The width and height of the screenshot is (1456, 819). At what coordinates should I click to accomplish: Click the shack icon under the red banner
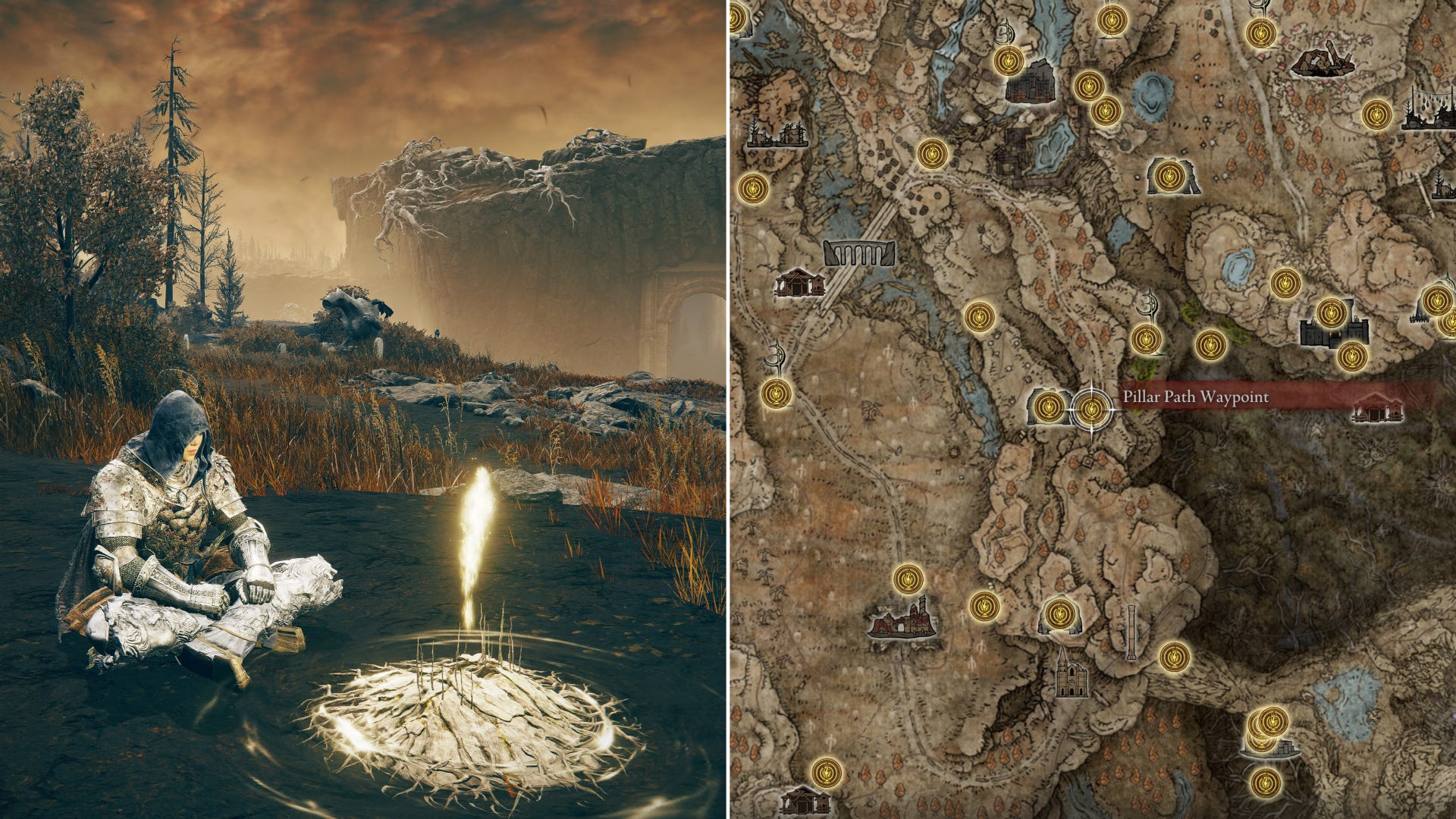(x=1378, y=408)
